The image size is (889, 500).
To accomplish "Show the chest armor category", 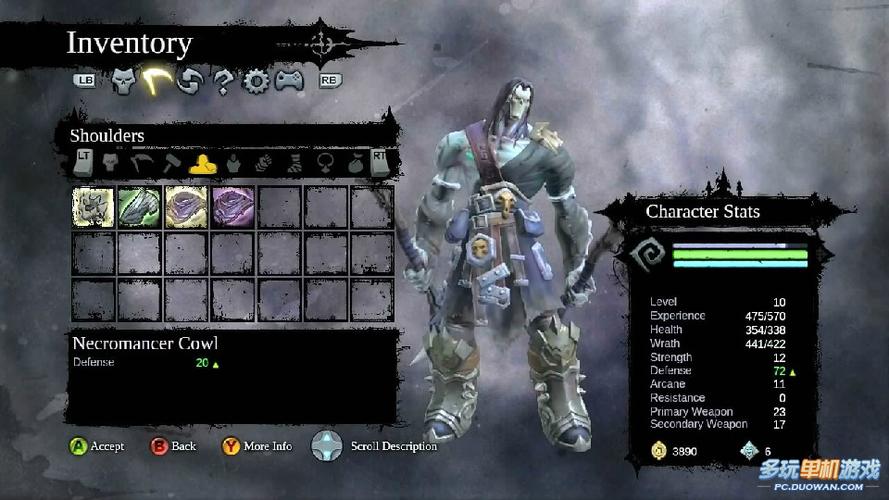I will pos(233,161).
